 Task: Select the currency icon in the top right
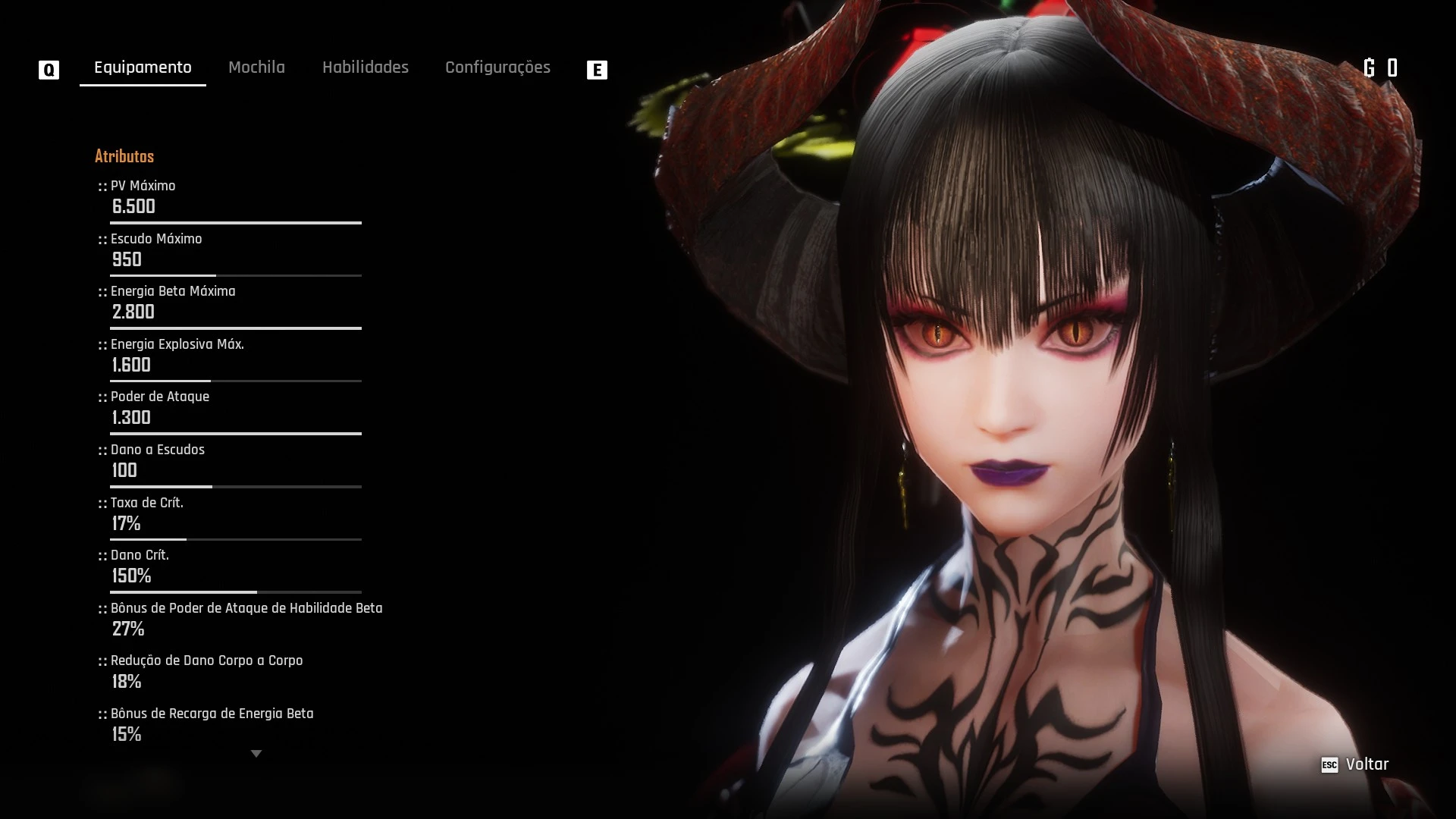(x=1370, y=67)
